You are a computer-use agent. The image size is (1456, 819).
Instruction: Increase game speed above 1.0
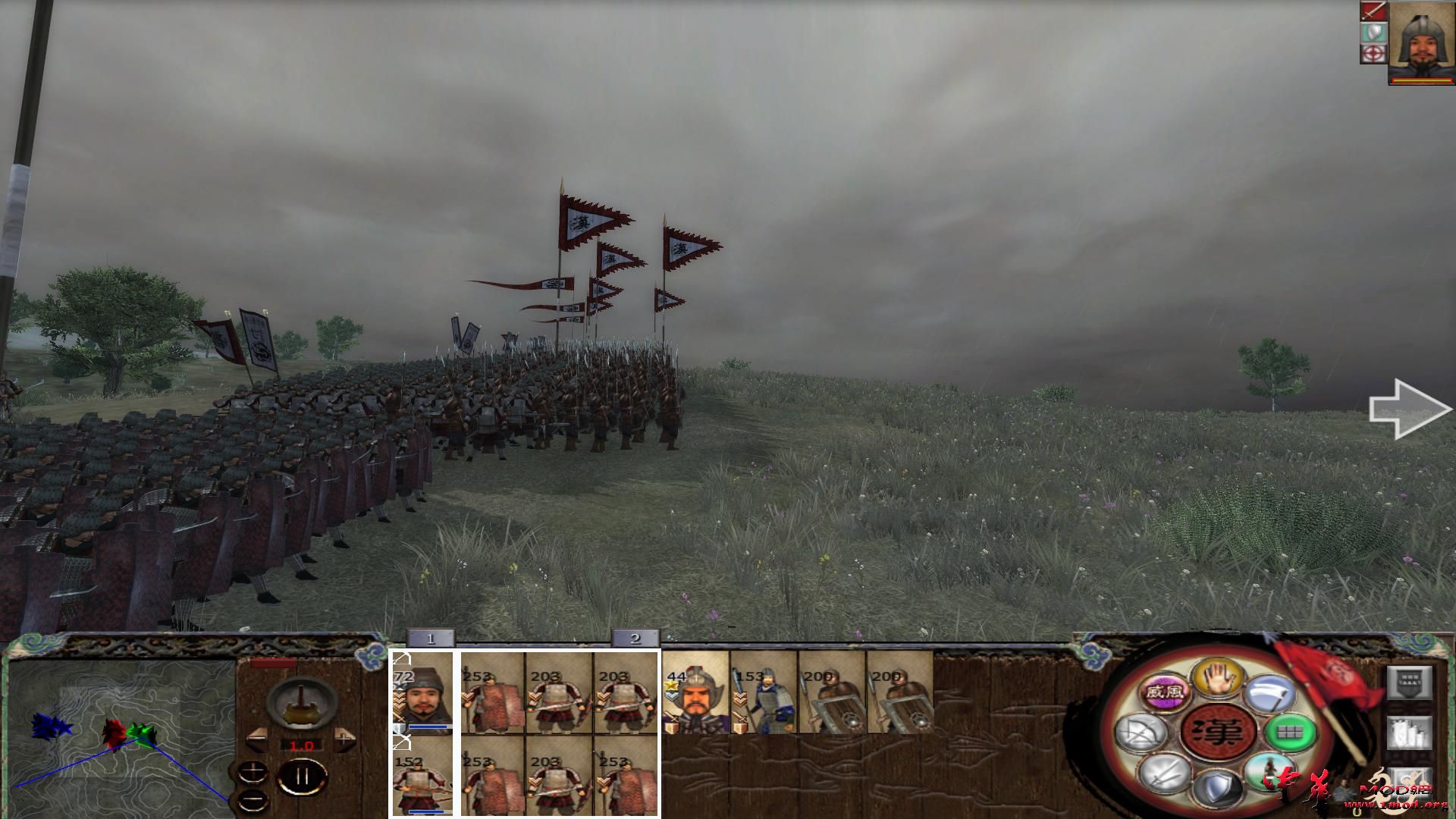(344, 739)
